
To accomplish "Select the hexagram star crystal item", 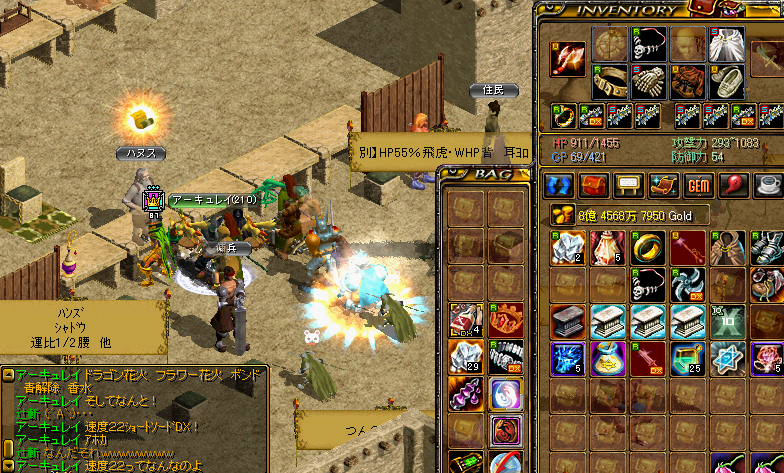I will pos(728,358).
